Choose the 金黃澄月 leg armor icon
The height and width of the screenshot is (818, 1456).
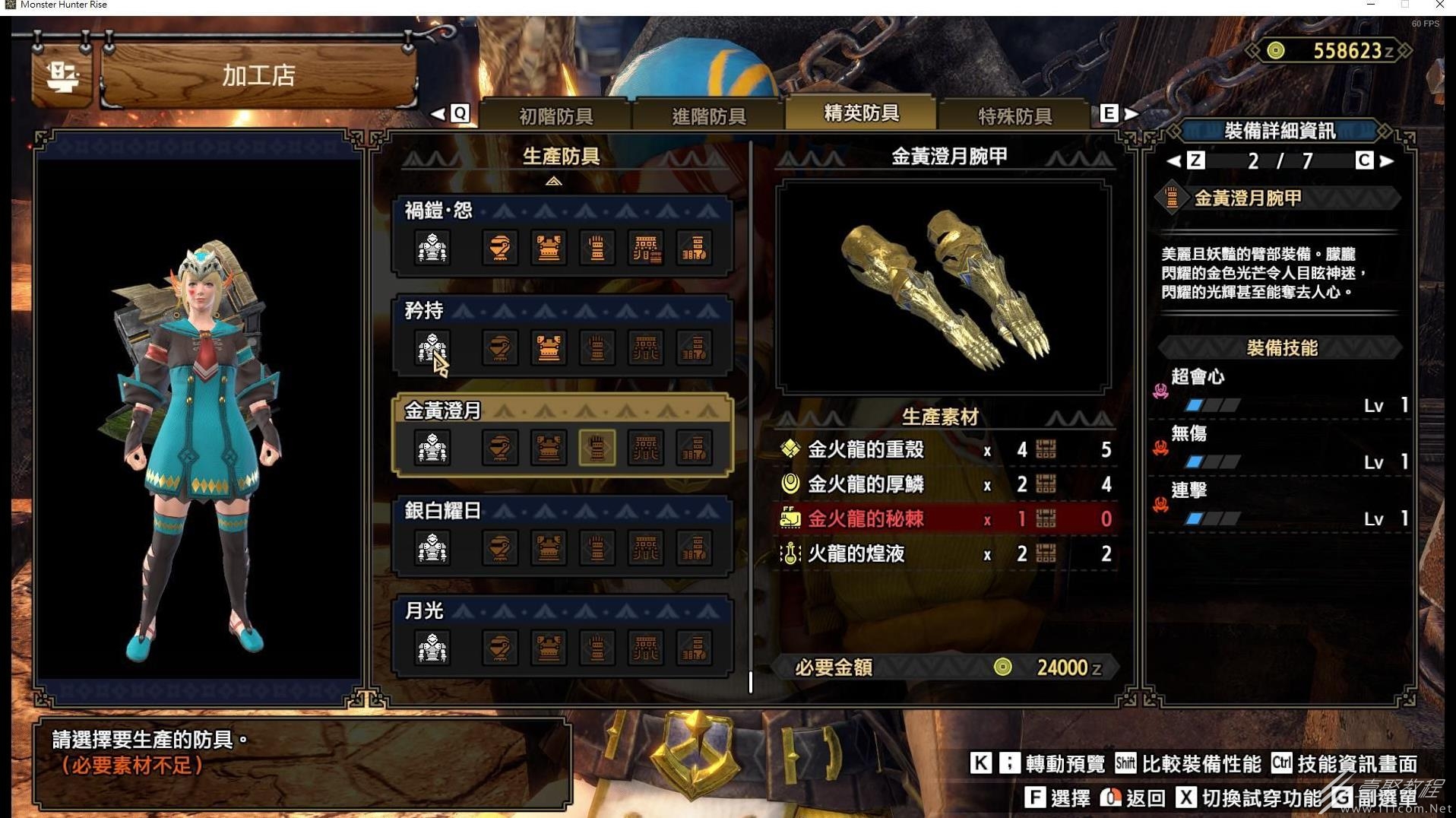(694, 448)
